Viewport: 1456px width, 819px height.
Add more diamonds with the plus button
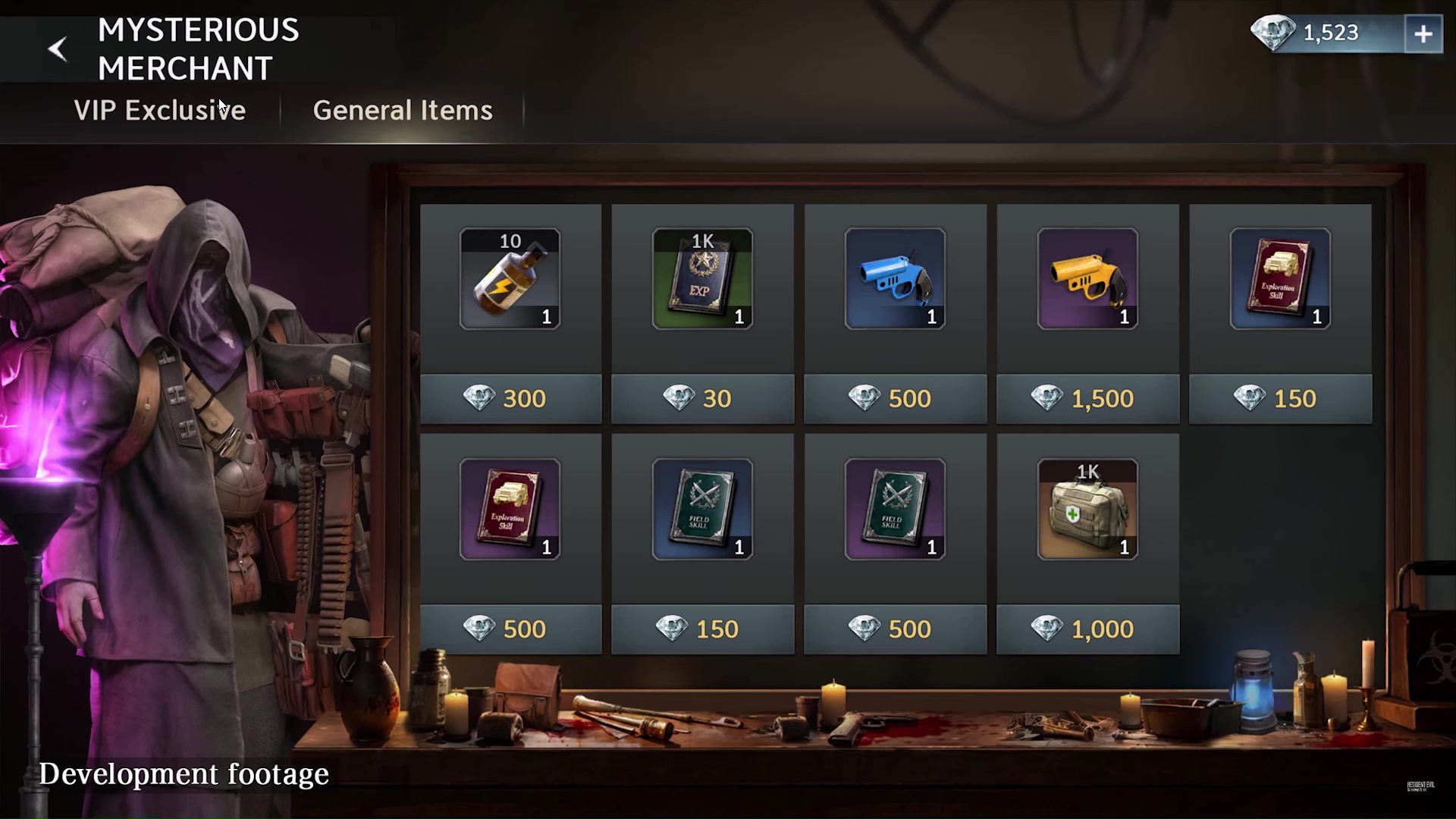pyautogui.click(x=1423, y=34)
